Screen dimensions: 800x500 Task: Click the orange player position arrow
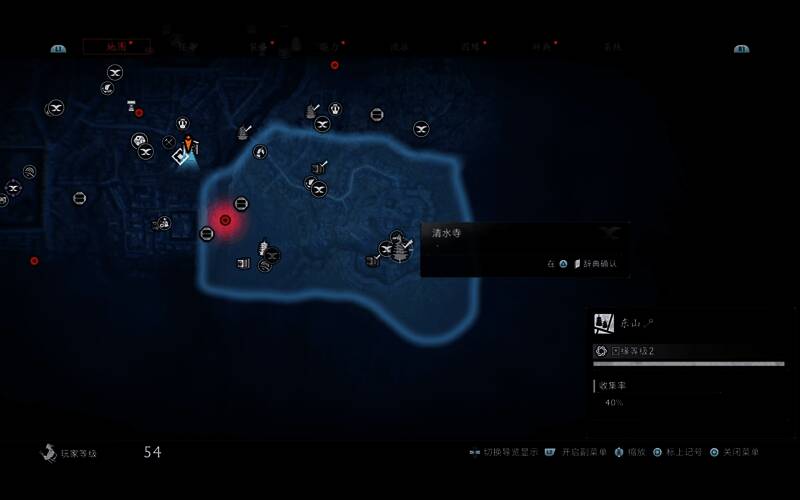coord(187,144)
